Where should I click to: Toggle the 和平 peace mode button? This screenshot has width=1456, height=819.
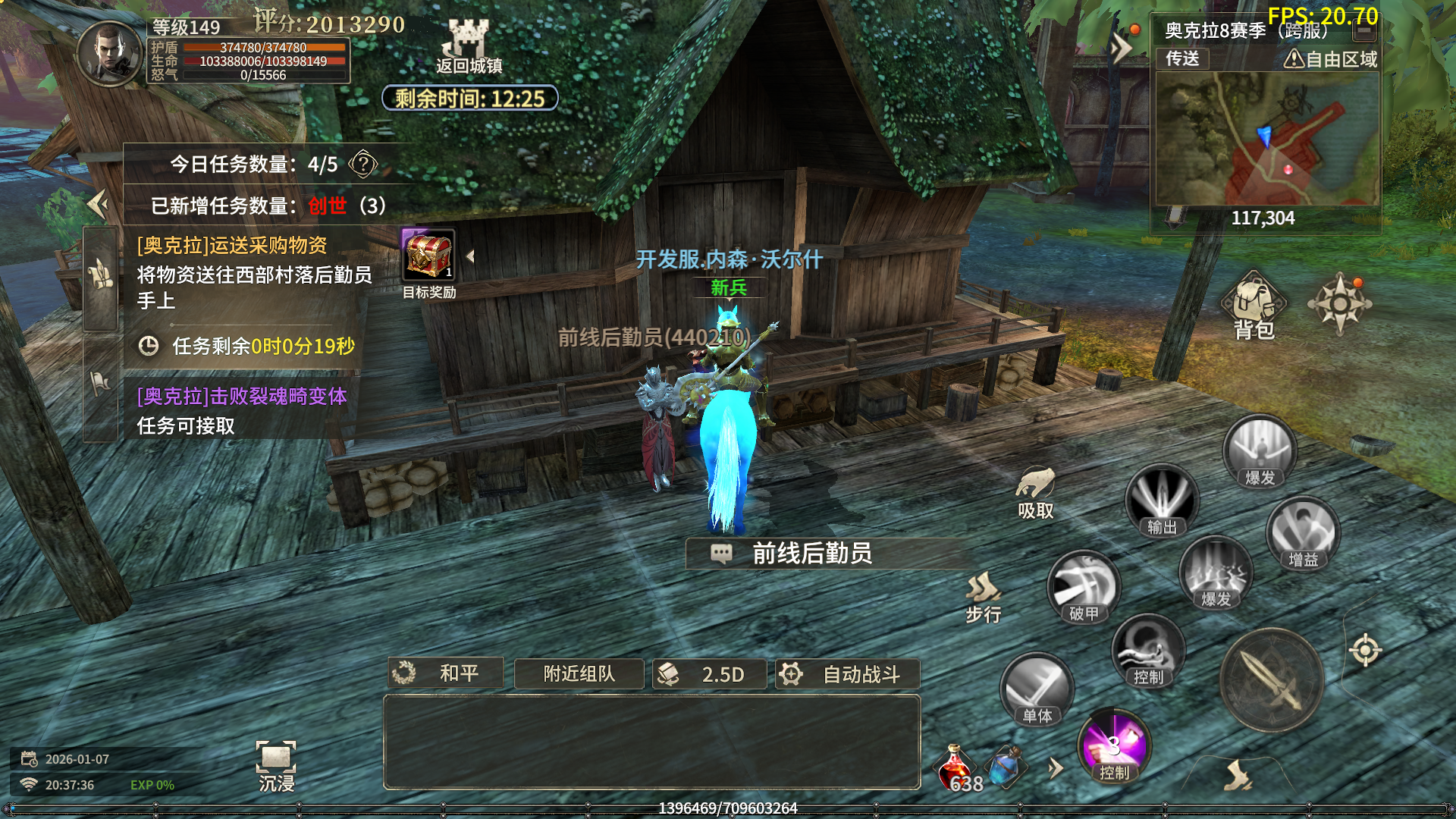click(x=446, y=673)
